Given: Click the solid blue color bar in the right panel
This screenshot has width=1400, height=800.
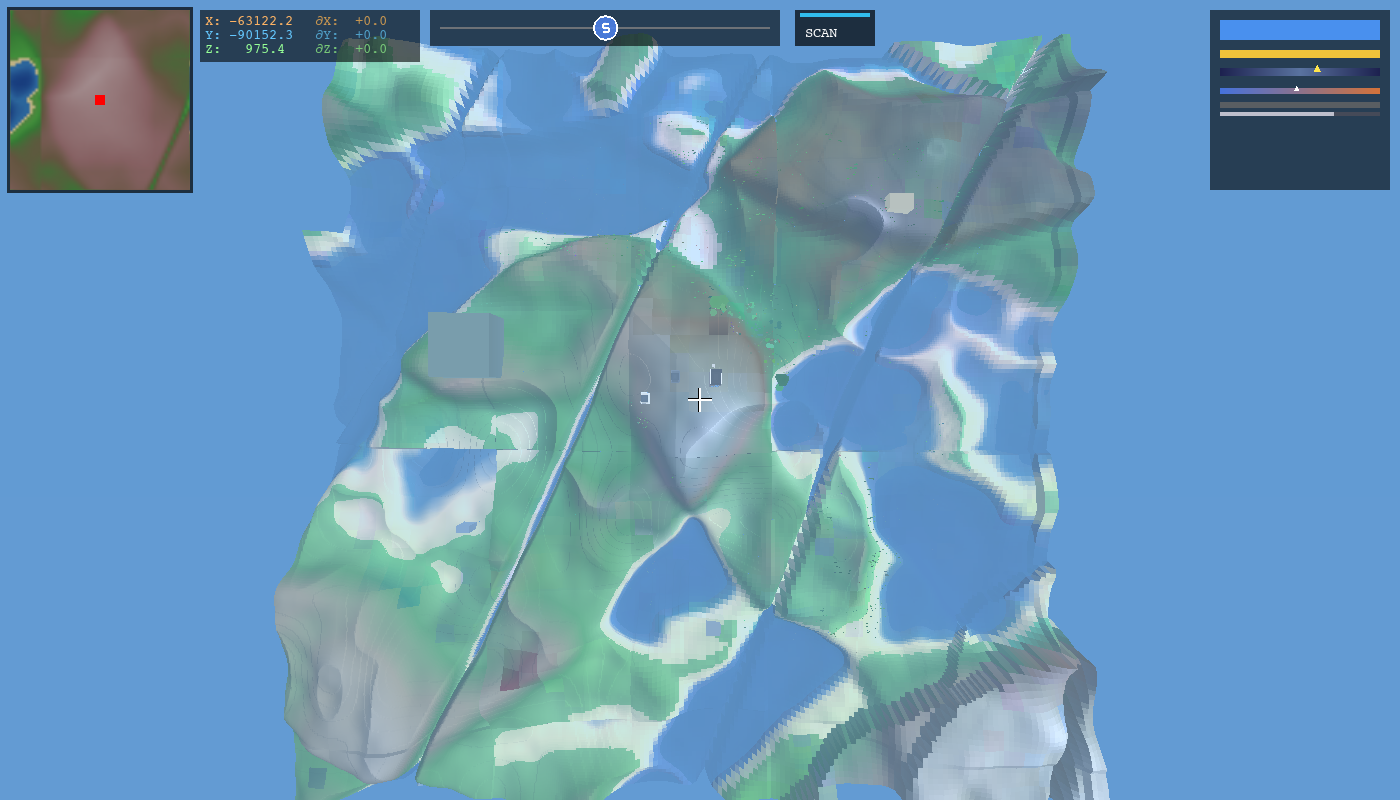Looking at the screenshot, I should 1298,30.
